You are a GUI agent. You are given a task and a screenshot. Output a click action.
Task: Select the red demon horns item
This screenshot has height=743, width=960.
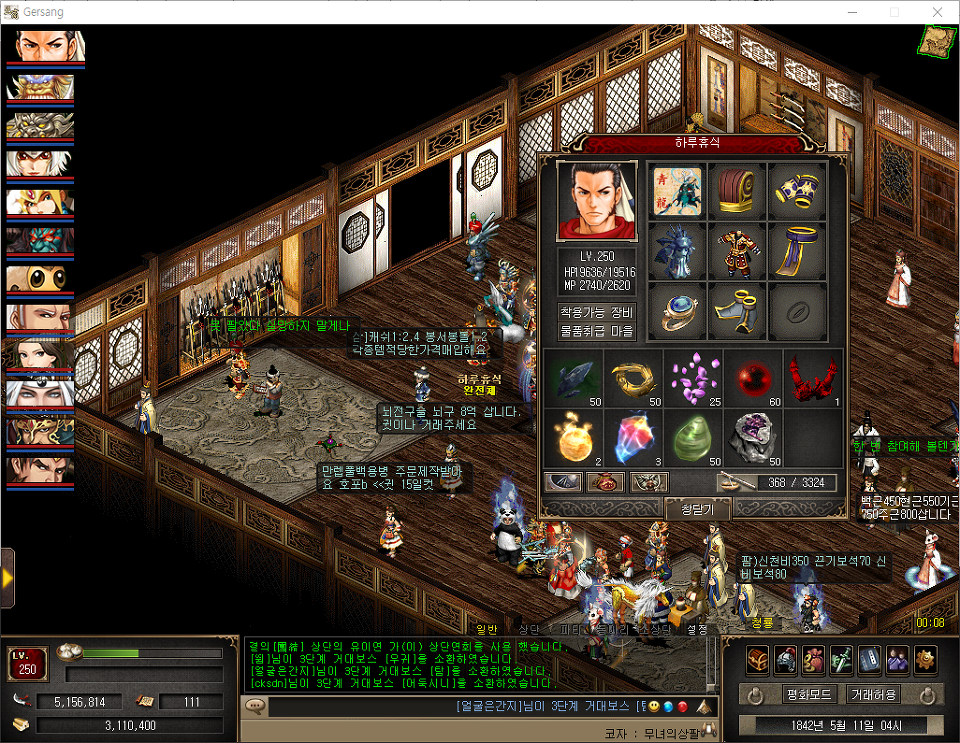coord(812,376)
